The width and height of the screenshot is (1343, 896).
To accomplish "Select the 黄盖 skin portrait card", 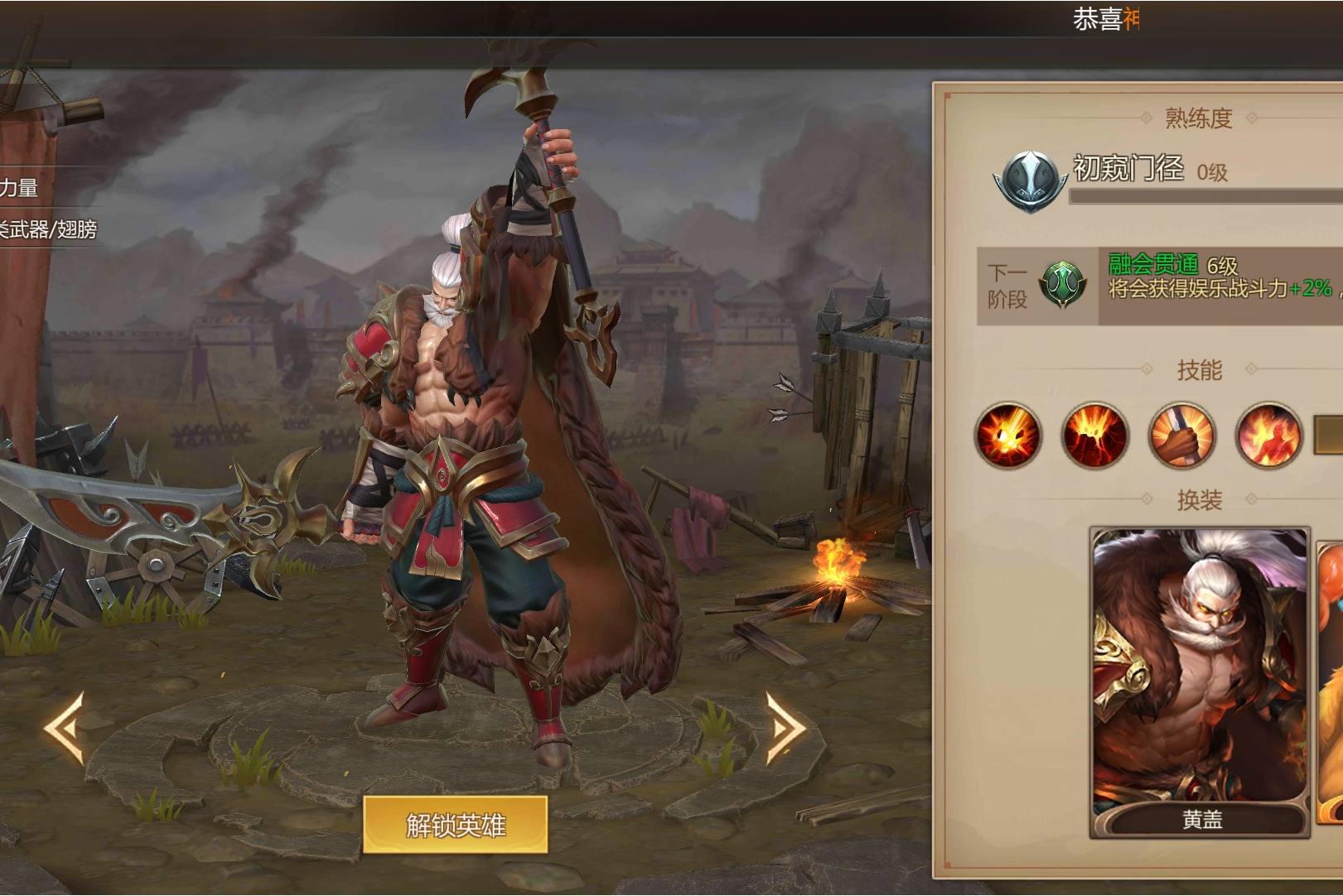I will (x=1200, y=682).
